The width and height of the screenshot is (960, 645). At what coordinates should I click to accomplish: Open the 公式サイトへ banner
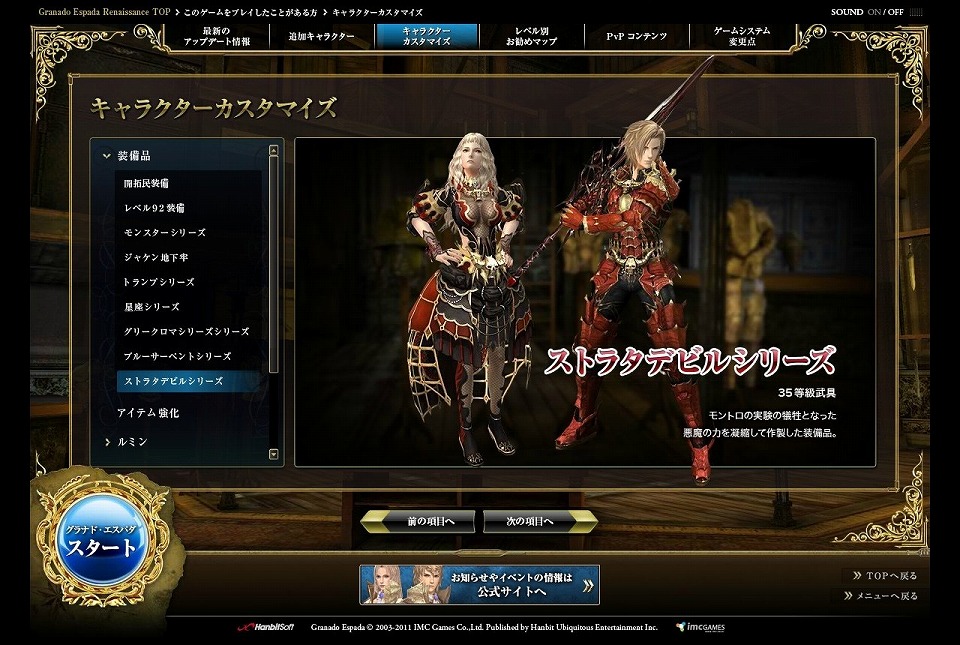(480, 585)
